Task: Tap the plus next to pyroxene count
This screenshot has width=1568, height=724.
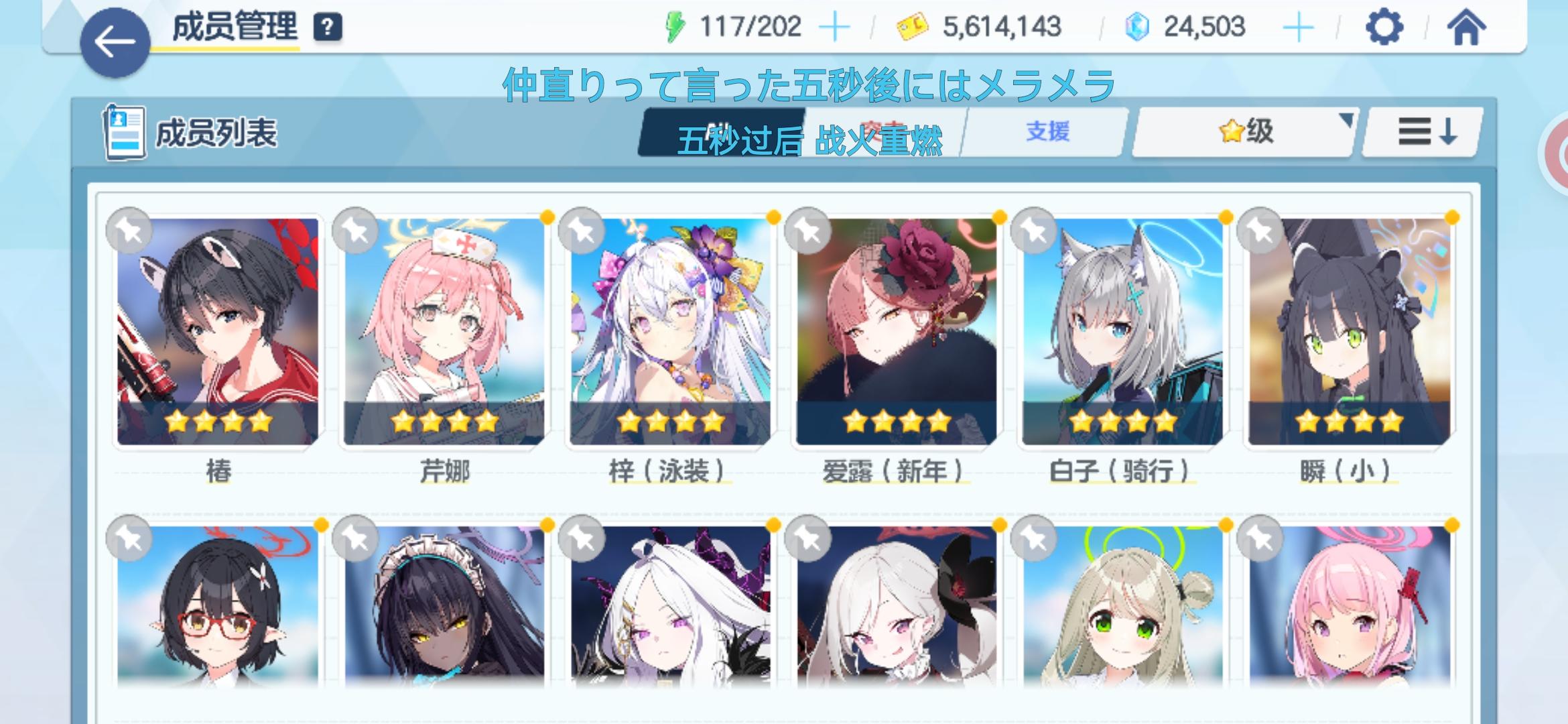Action: [x=1300, y=25]
